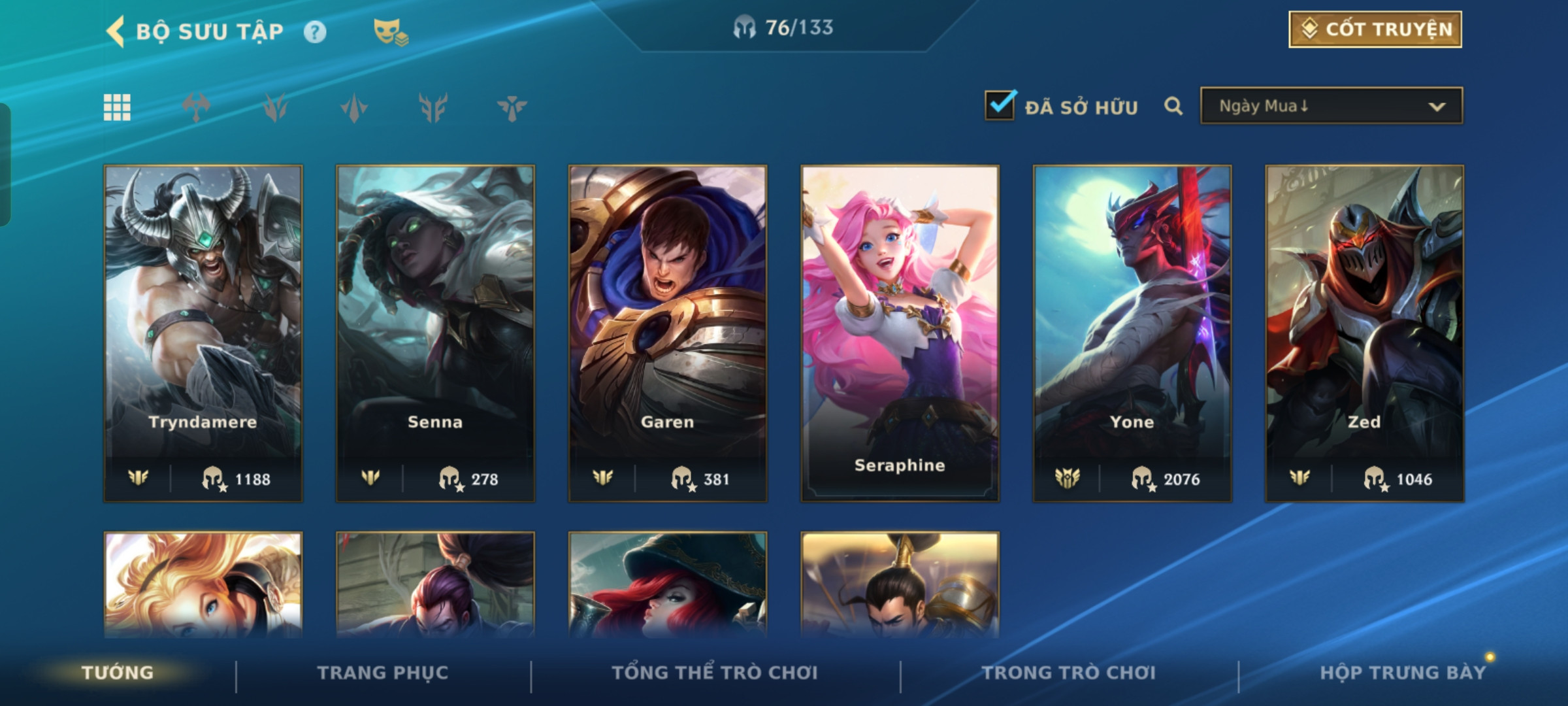Toggle the Đã Sở Hữu checkbox

[1000, 106]
